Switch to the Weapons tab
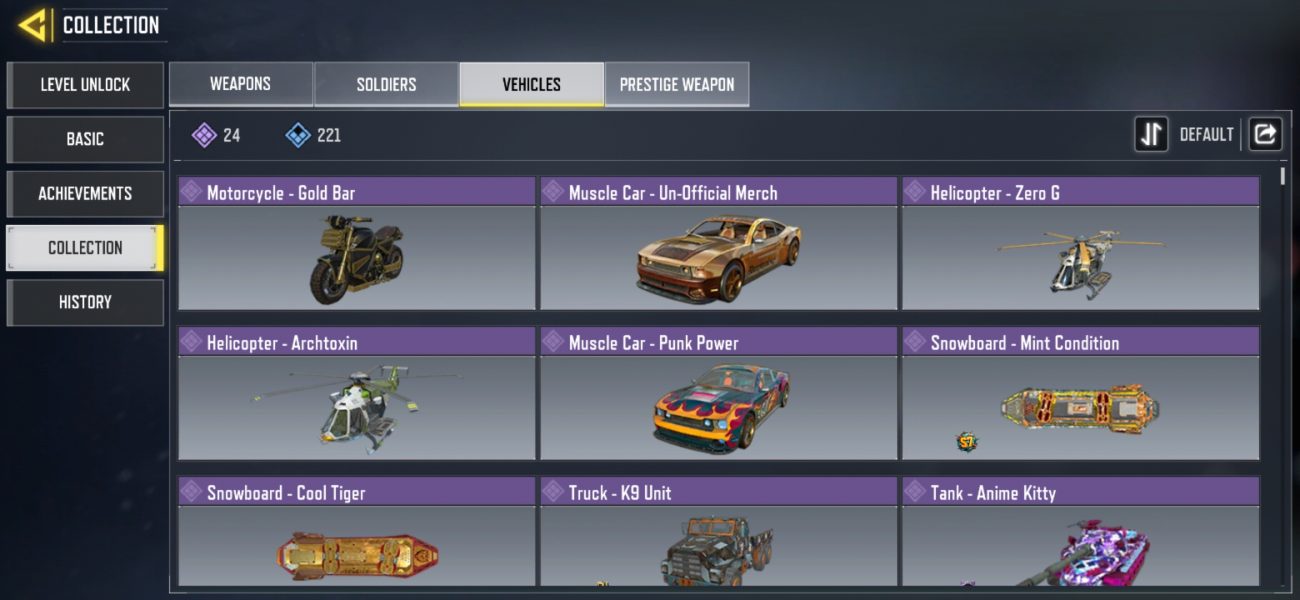This screenshot has width=1300, height=600. pyautogui.click(x=240, y=84)
